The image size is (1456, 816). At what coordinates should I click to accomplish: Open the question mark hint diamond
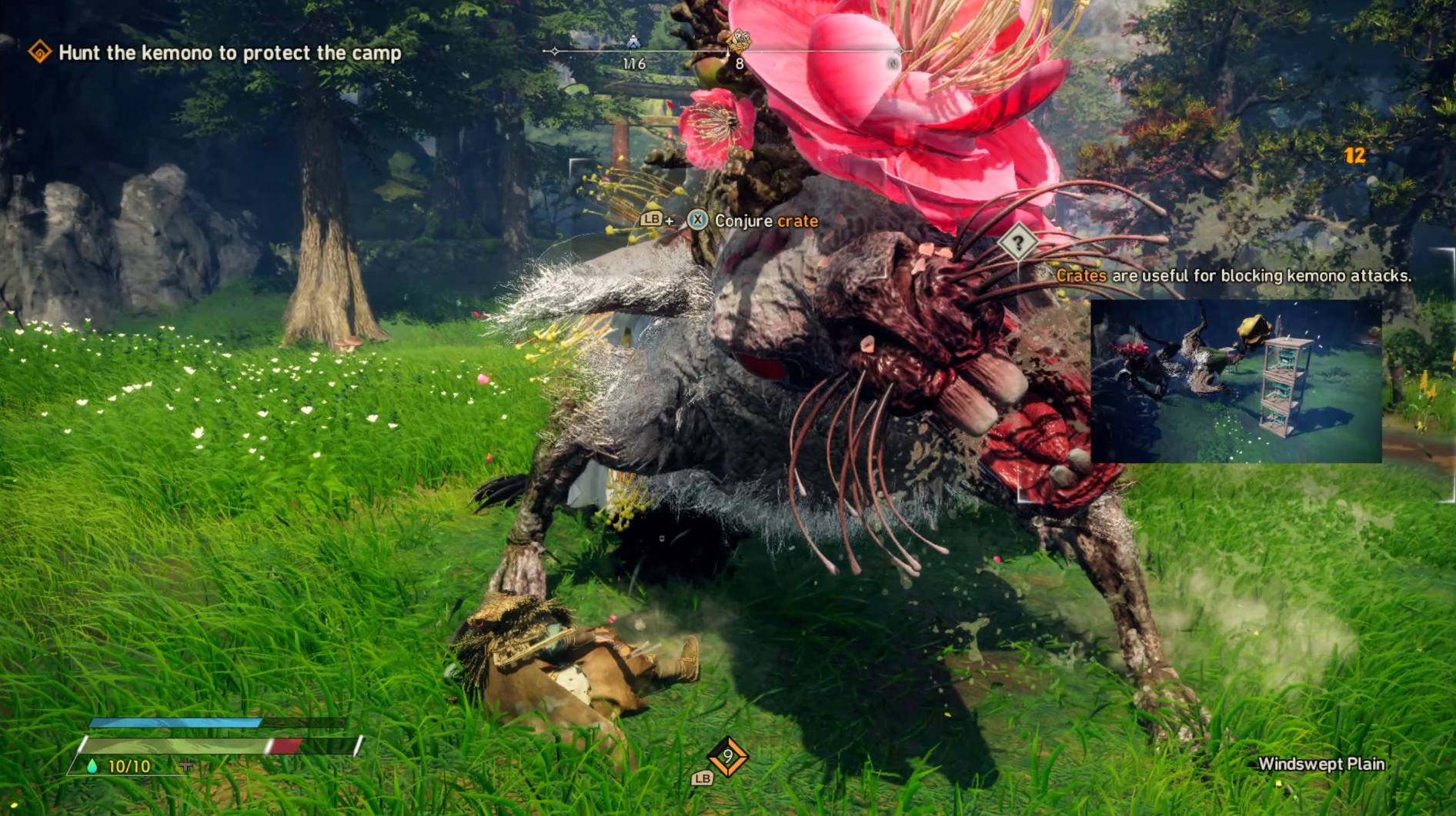[1017, 243]
